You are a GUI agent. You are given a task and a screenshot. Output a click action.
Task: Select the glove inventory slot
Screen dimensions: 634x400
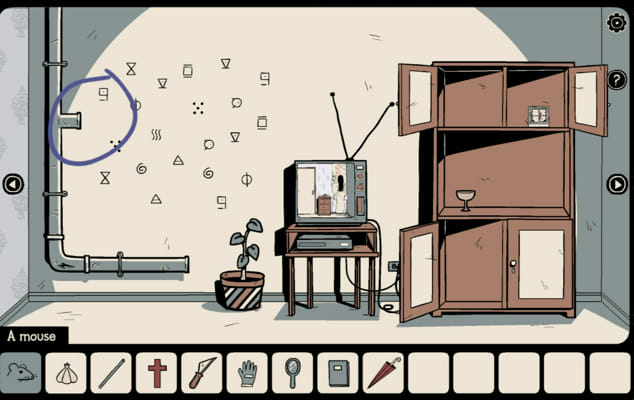pyautogui.click(x=247, y=373)
